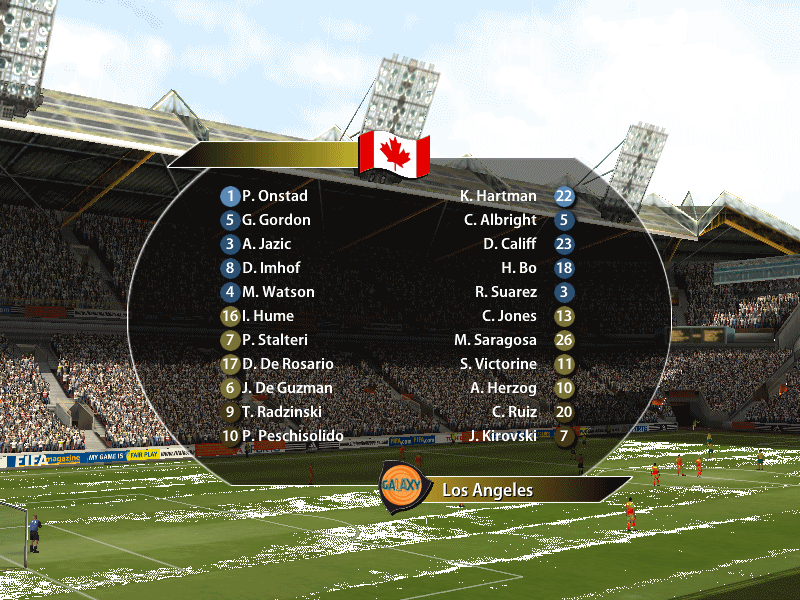Viewport: 800px width, 600px height.
Task: Select P. Onstad in the Canada lineup
Action: pos(274,196)
